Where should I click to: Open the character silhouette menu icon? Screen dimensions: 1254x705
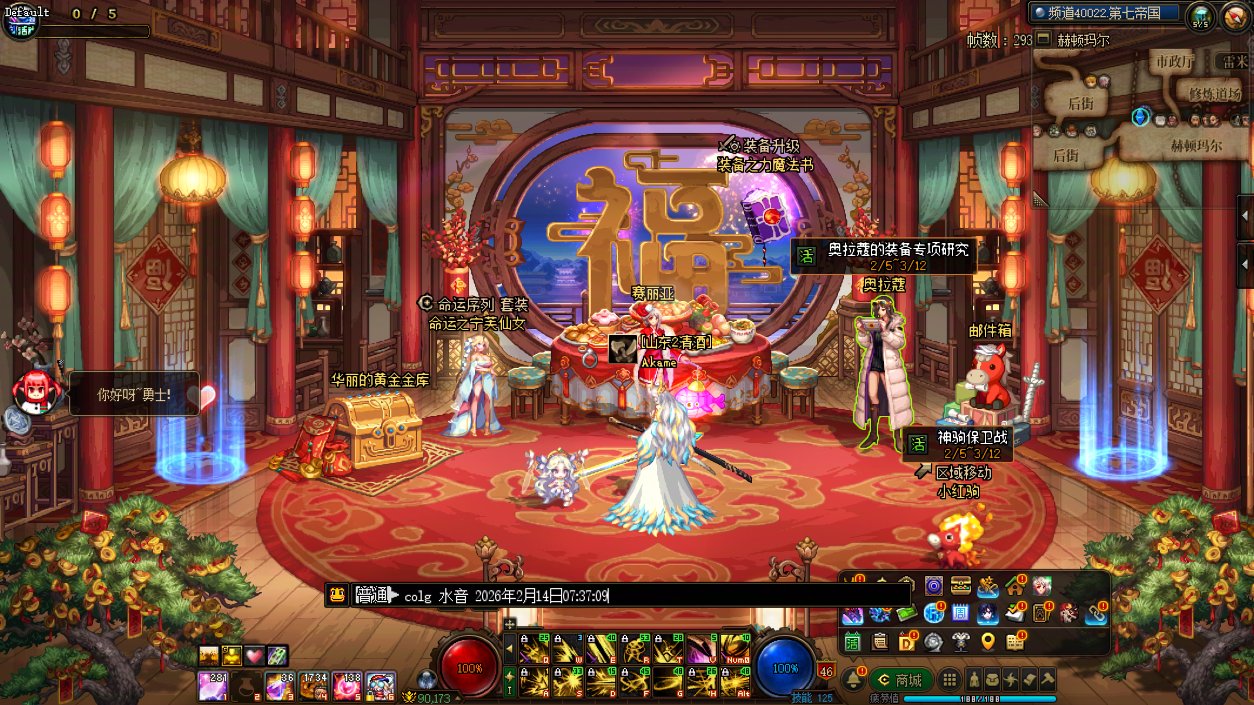975,680
